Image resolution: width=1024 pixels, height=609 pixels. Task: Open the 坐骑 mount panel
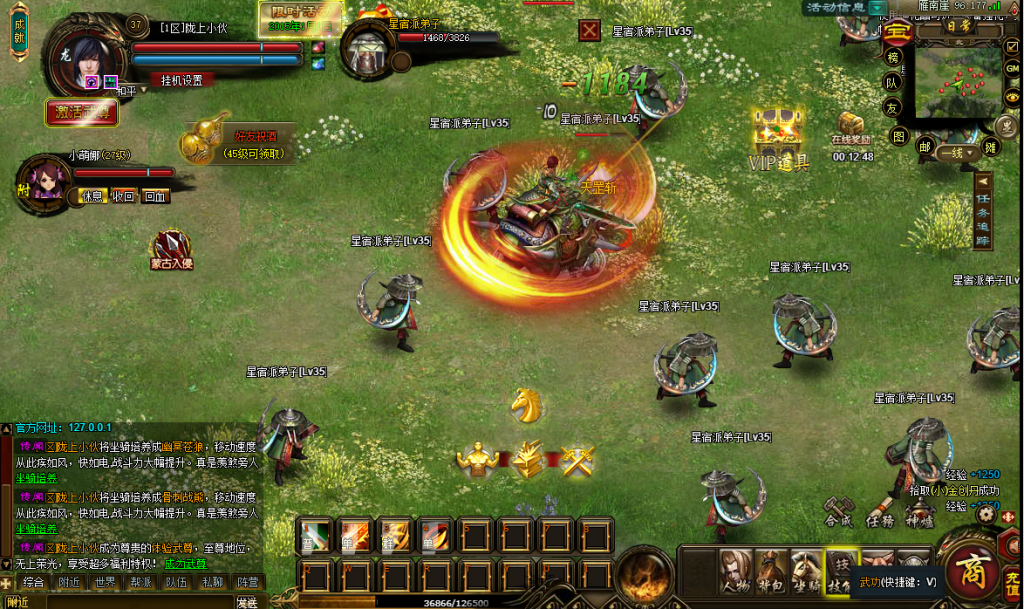(805, 574)
